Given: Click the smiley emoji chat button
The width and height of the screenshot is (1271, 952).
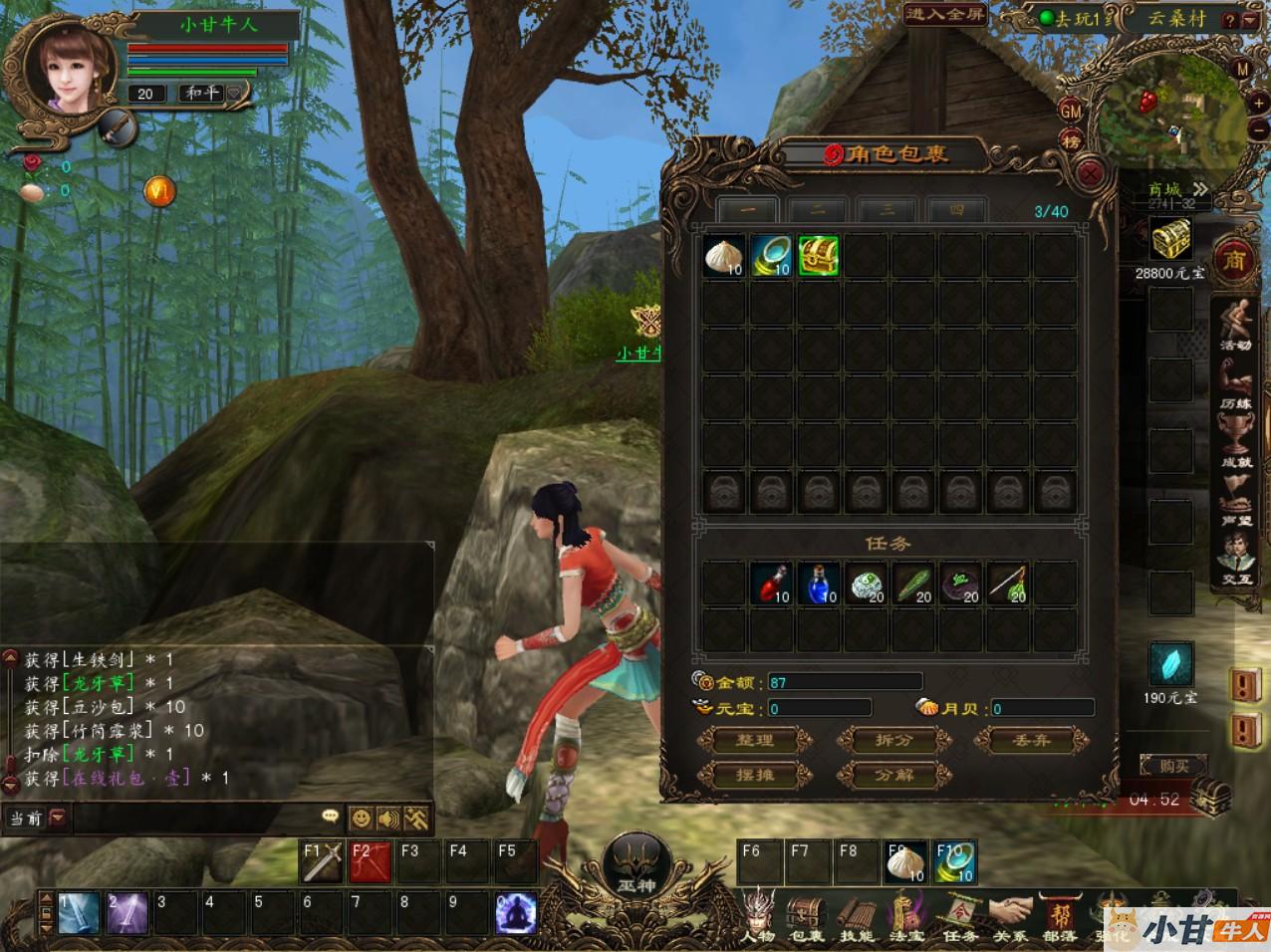Looking at the screenshot, I should coord(361,818).
